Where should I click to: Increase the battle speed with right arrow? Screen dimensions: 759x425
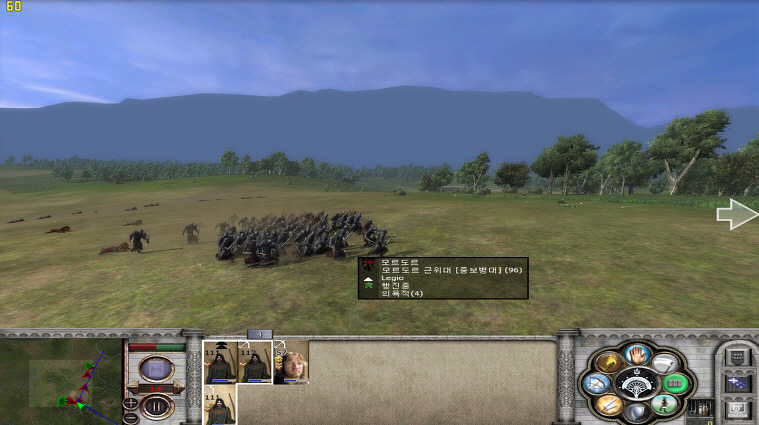point(180,385)
